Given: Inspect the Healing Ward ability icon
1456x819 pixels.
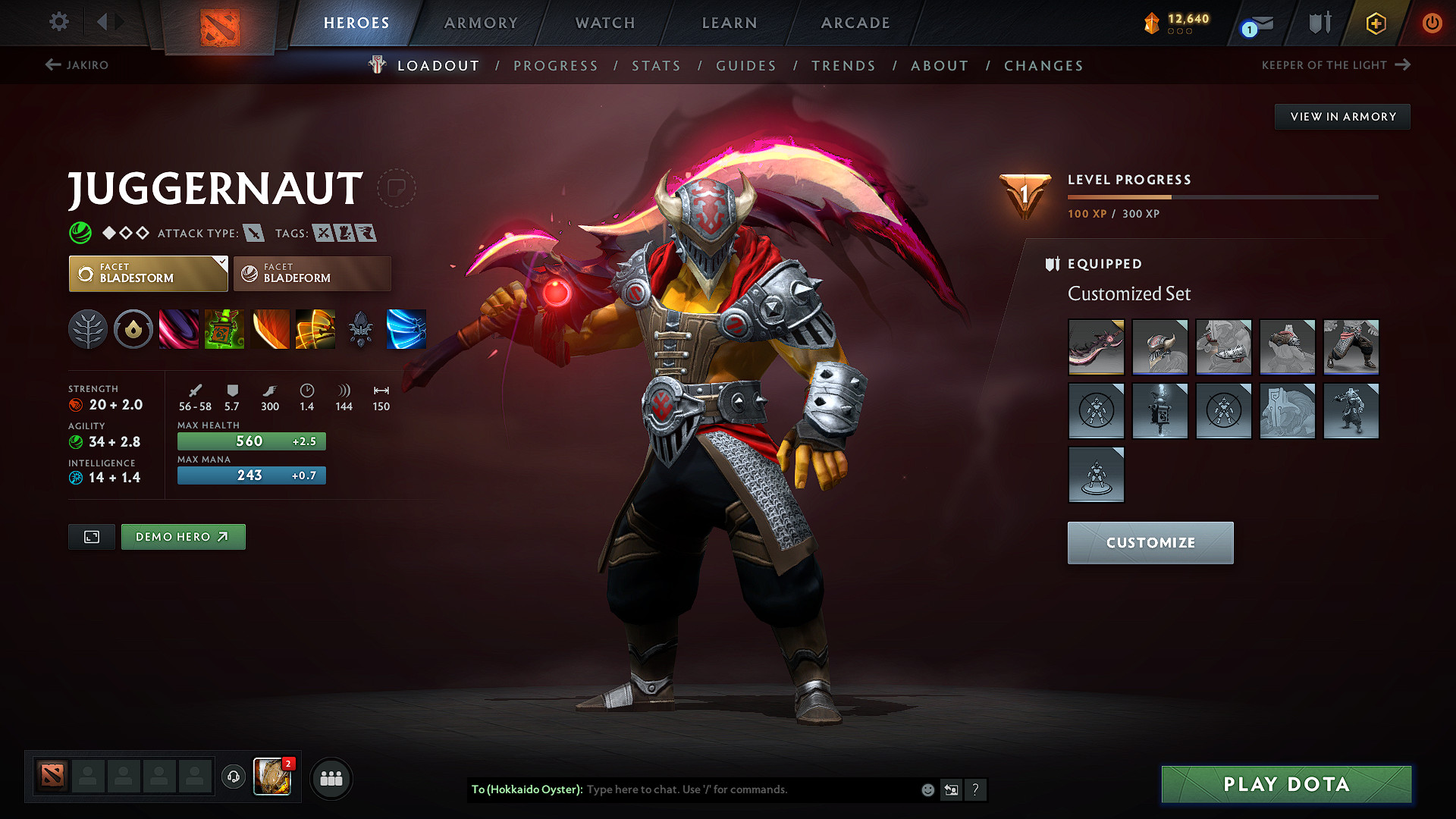Looking at the screenshot, I should click(x=224, y=328).
